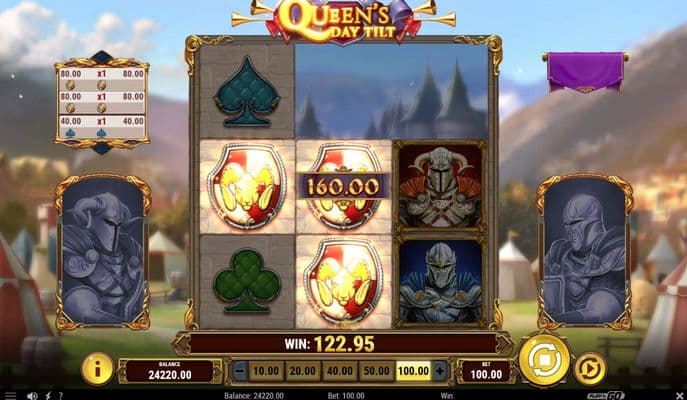Screen dimensions: 687x400
Task: Open the paytable info button
Action: click(97, 369)
